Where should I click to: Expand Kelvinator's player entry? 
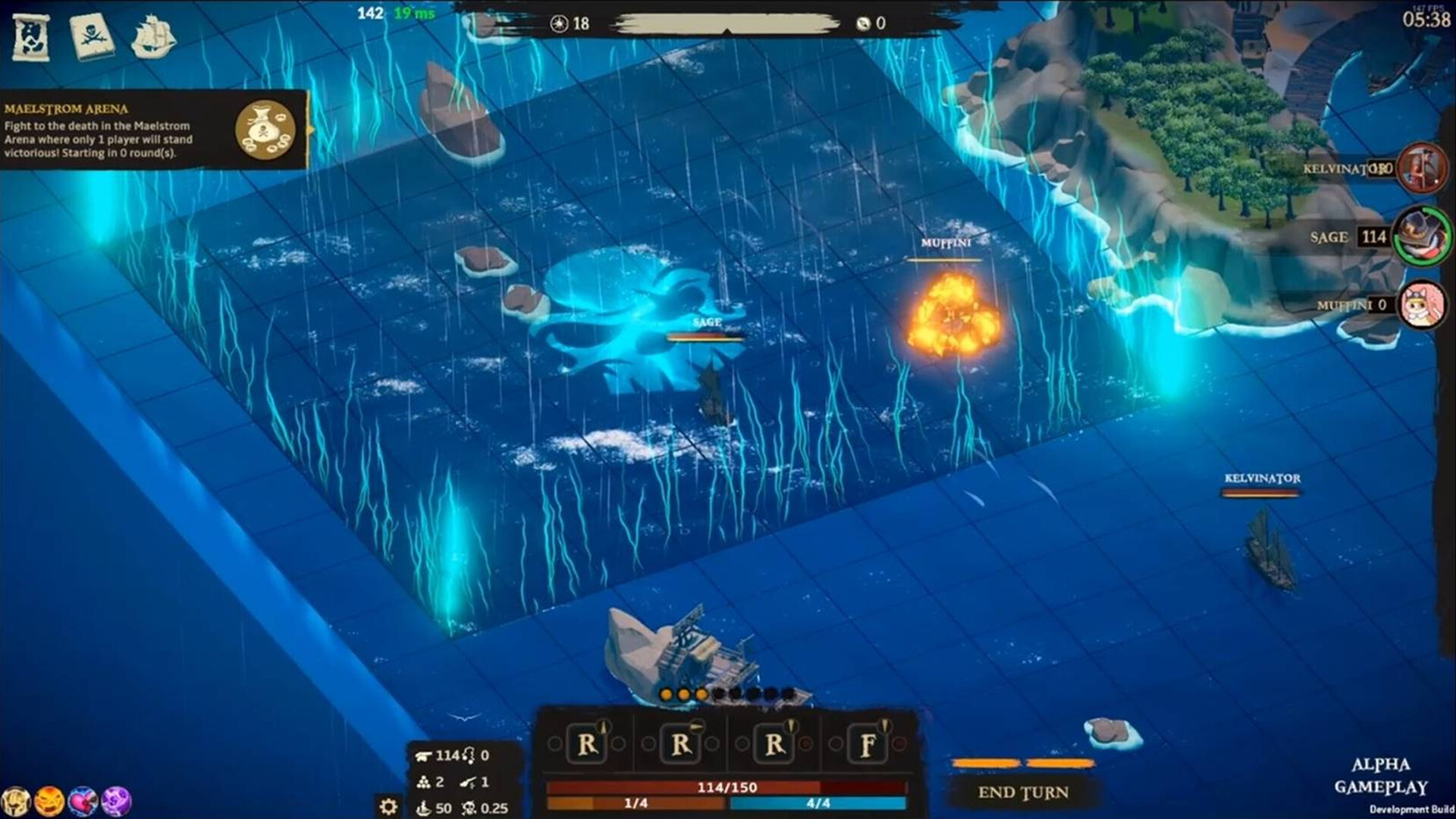1365,168
